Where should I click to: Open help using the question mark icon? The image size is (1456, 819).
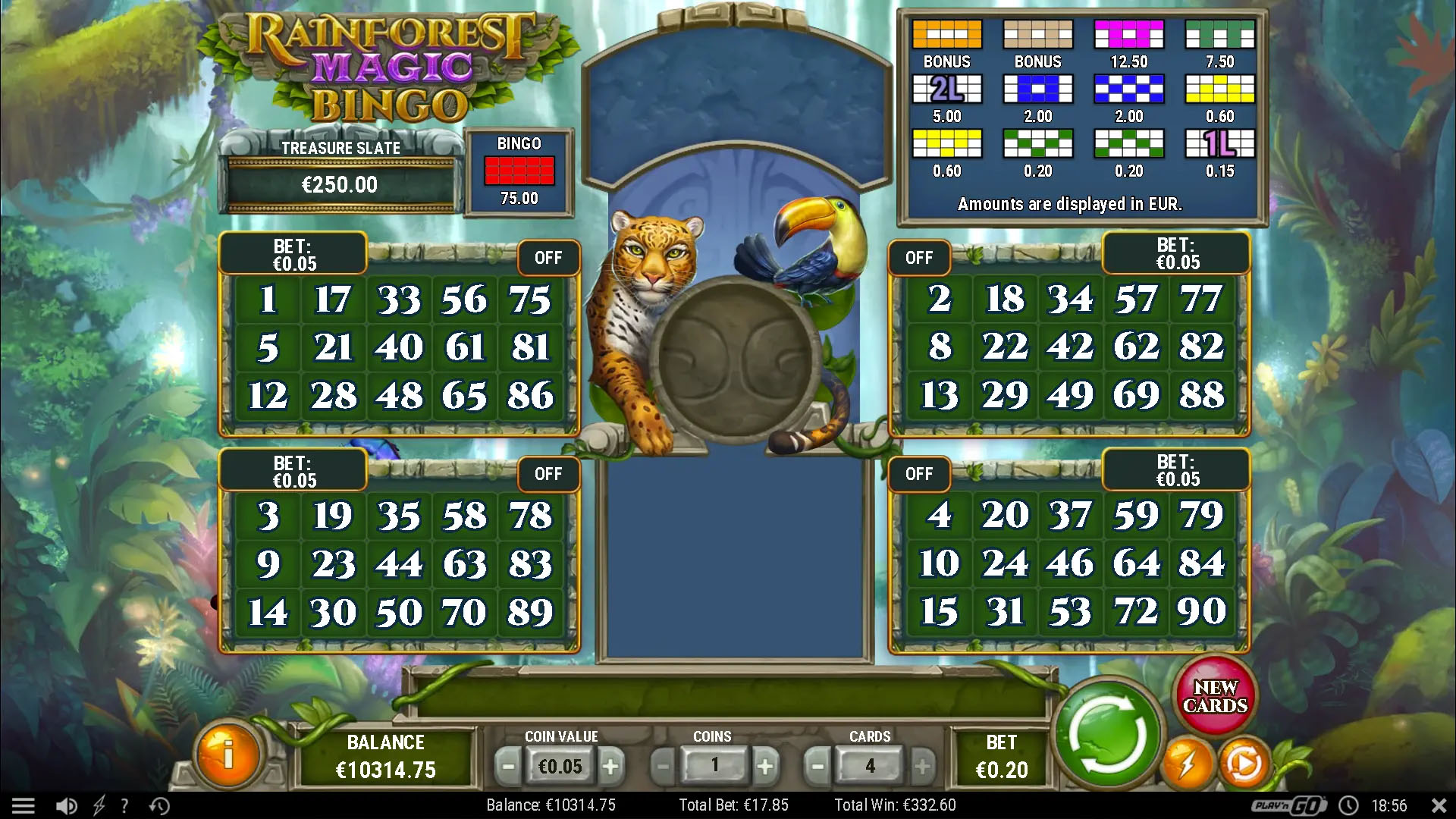pos(125,805)
